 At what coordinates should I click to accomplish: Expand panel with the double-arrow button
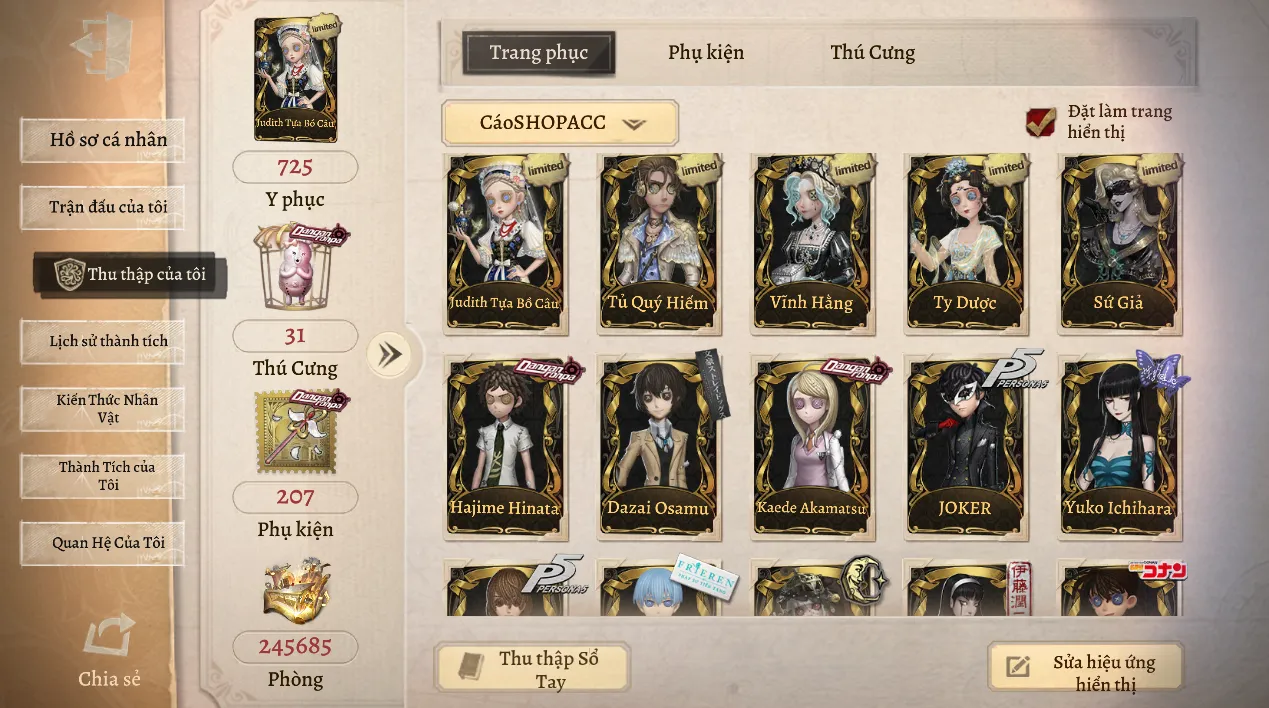click(x=389, y=354)
